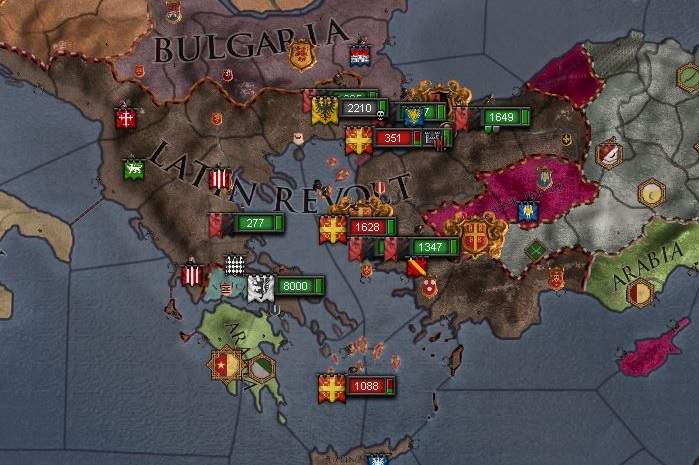This screenshot has height=465, width=699.
Task: Select the army with 2210 troops
Action: [x=359, y=108]
